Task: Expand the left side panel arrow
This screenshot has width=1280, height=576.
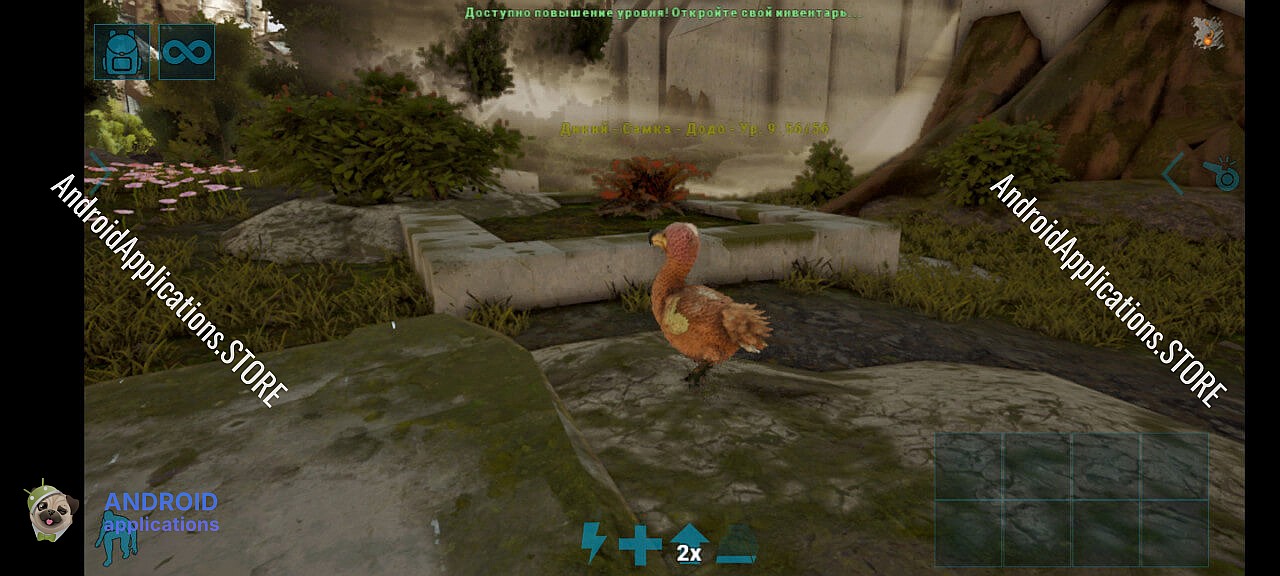Action: 101,172
